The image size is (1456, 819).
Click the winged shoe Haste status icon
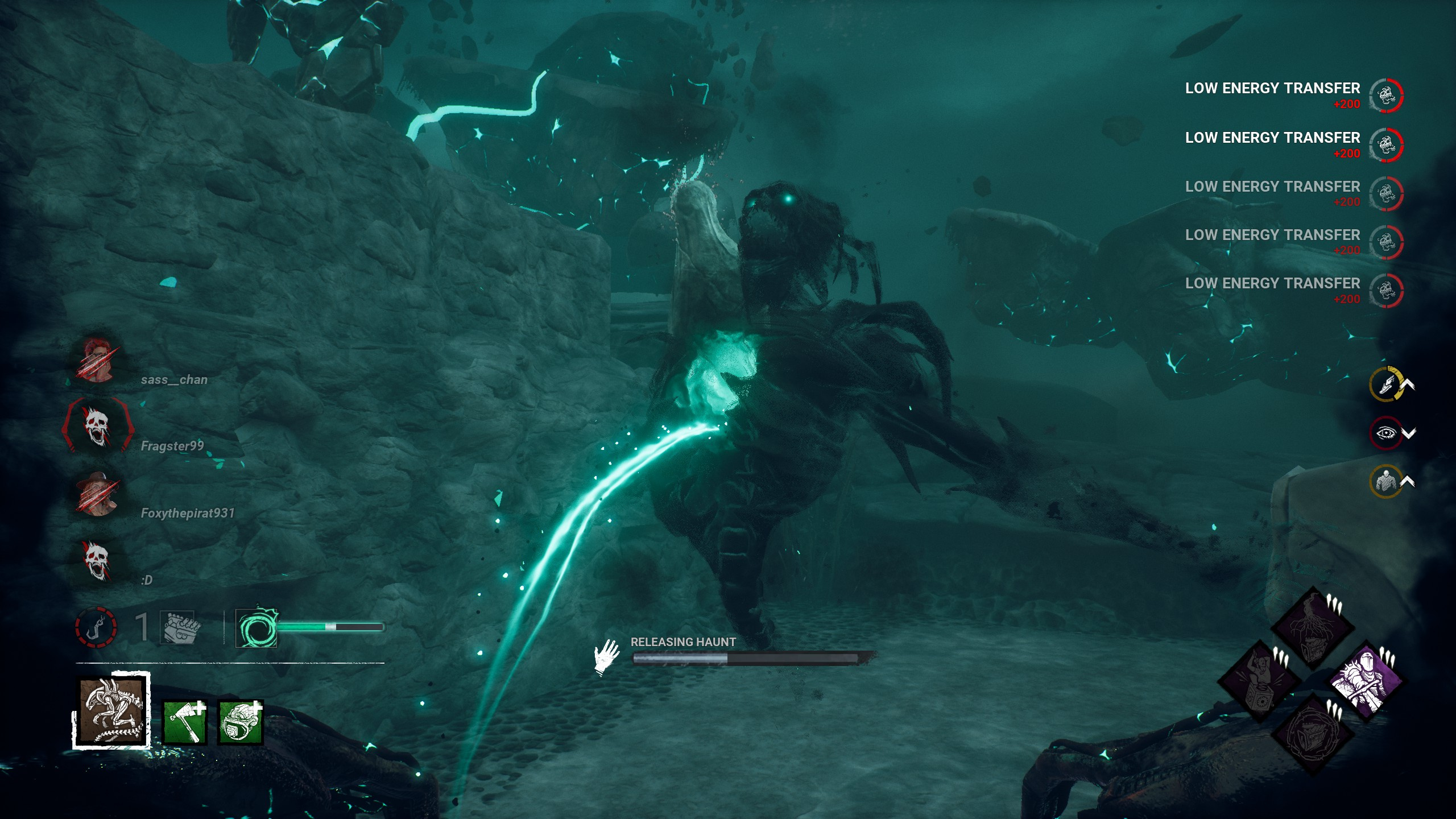point(1386,384)
